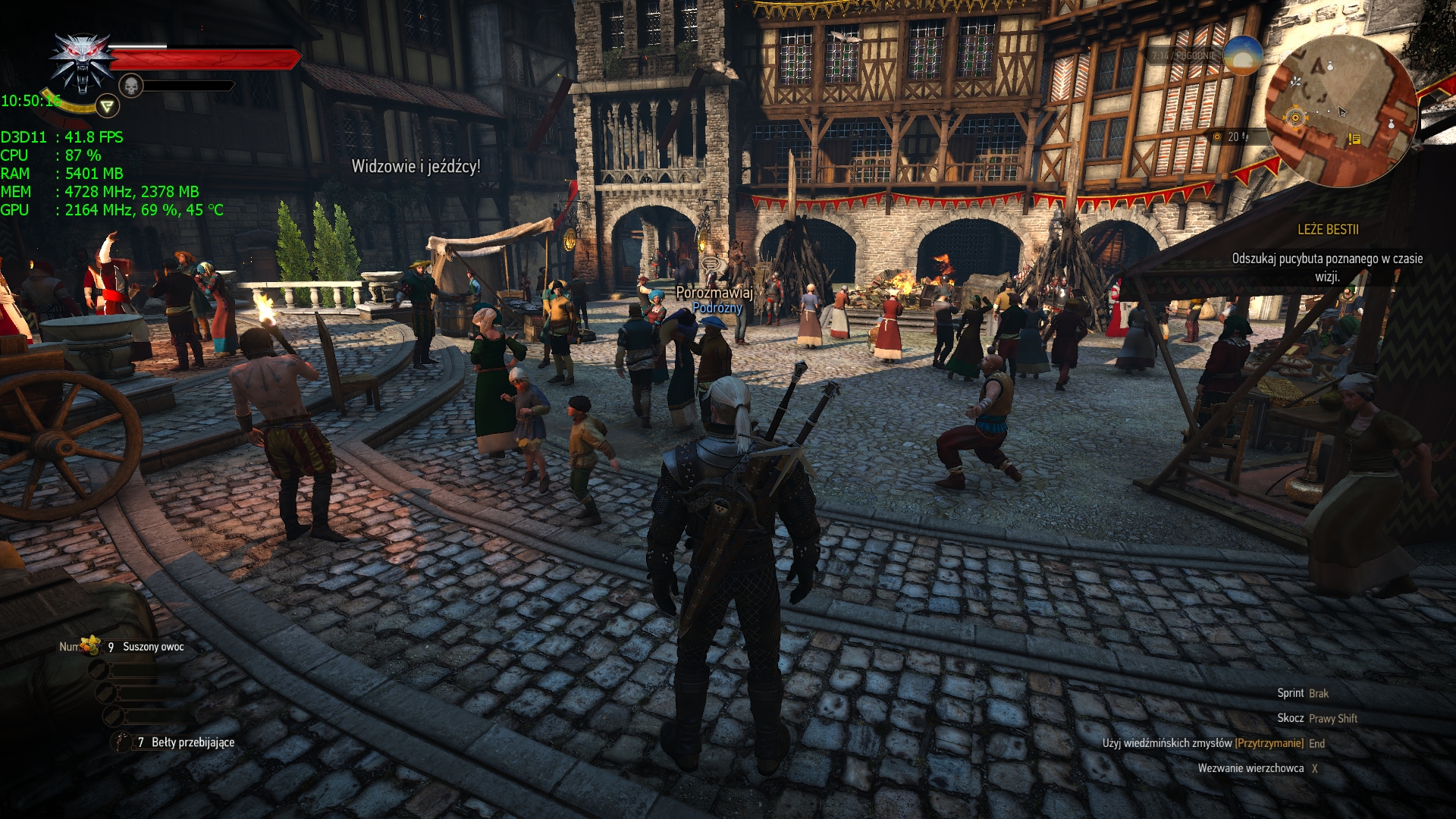Click the orange tracked objective marker on minimap
Viewport: 1456px width, 819px height.
click(x=1295, y=118)
